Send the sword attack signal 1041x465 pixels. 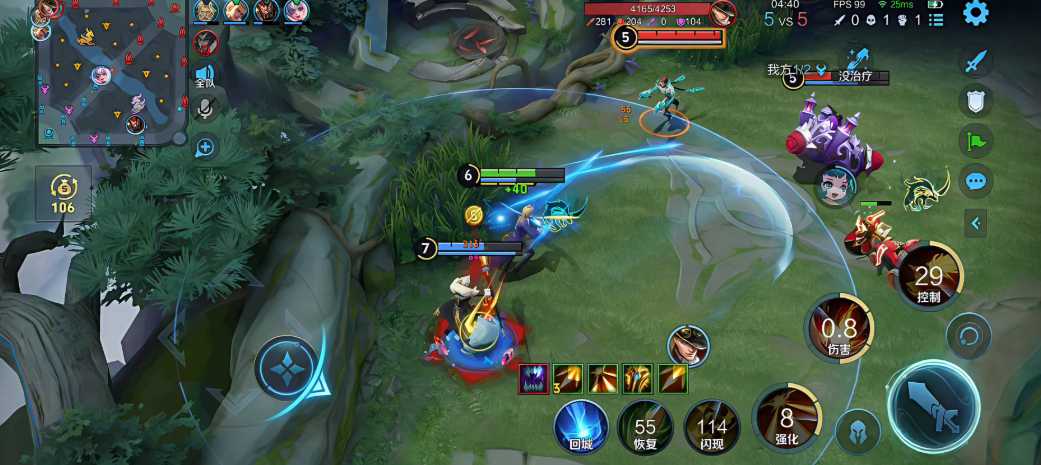pos(975,62)
